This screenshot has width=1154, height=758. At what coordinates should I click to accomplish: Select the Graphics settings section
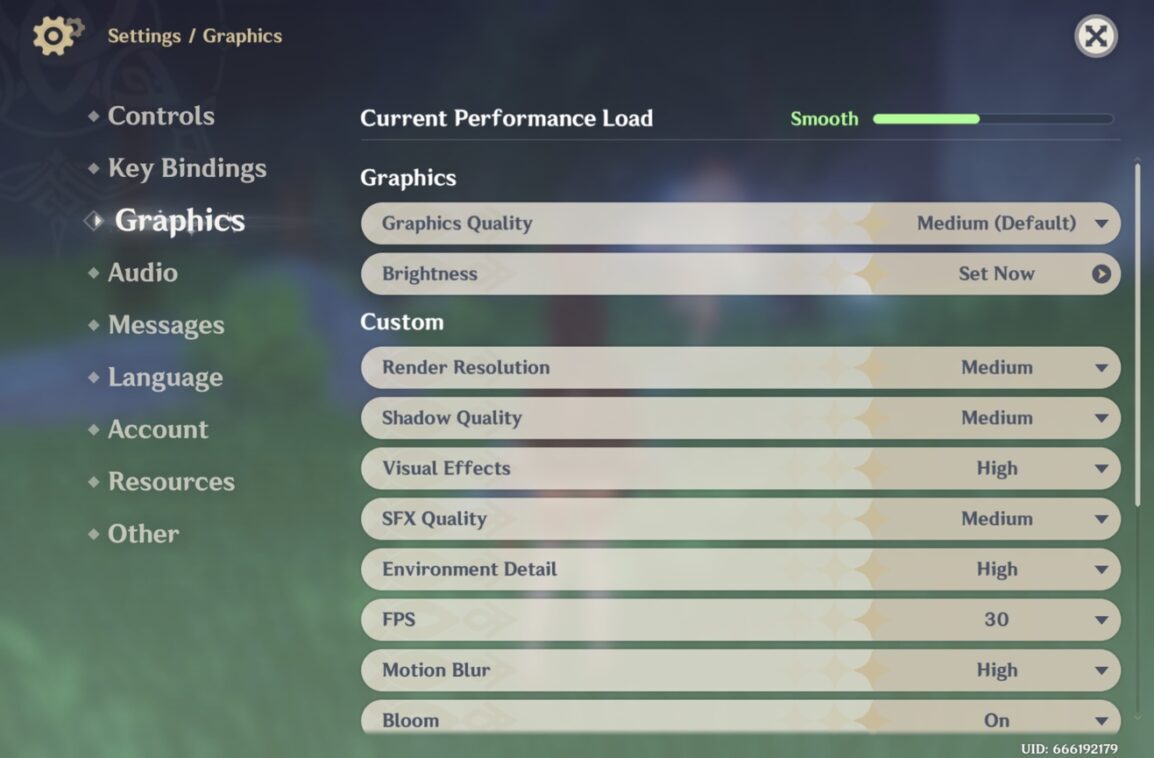[x=179, y=221]
